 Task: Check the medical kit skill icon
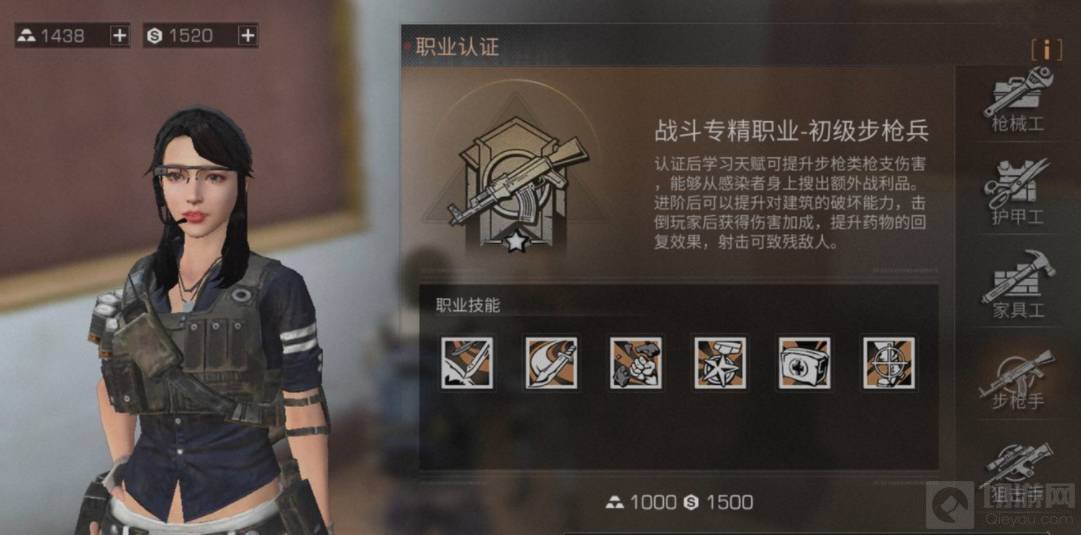coord(804,362)
